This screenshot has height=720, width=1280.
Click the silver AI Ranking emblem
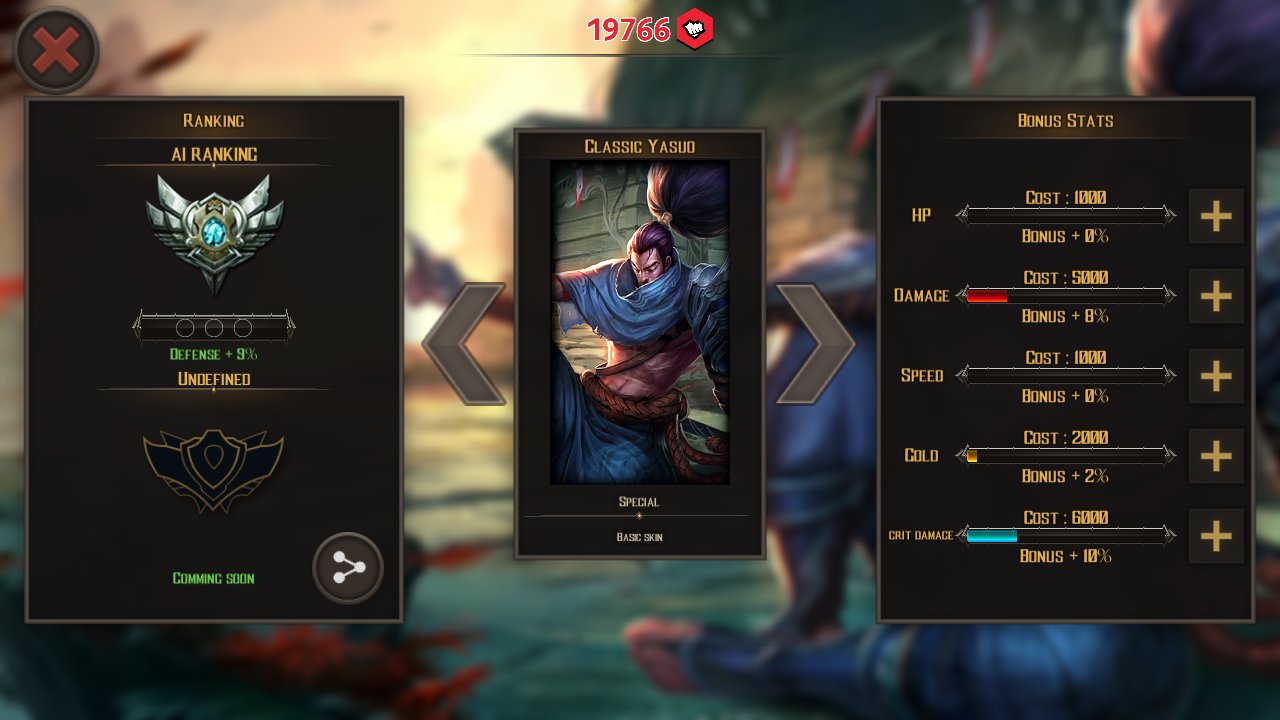pos(214,232)
